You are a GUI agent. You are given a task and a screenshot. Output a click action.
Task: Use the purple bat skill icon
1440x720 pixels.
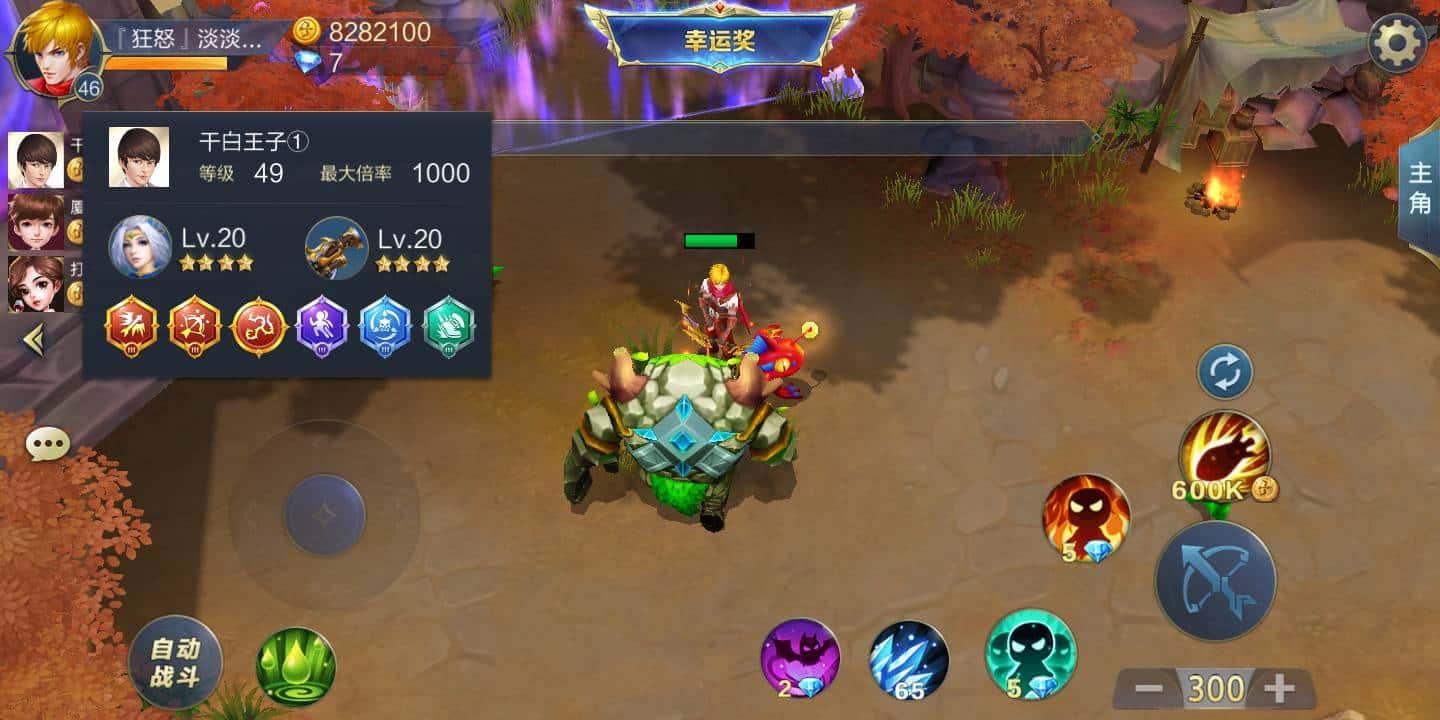(x=800, y=660)
